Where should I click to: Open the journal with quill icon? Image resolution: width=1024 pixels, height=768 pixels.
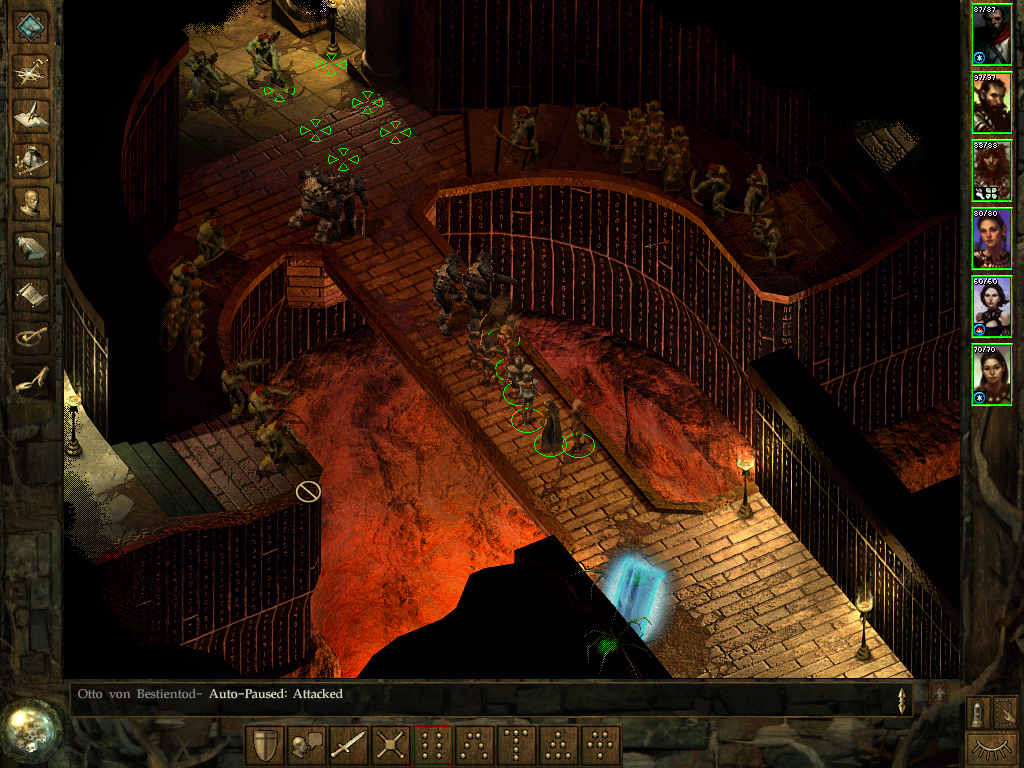[x=32, y=114]
